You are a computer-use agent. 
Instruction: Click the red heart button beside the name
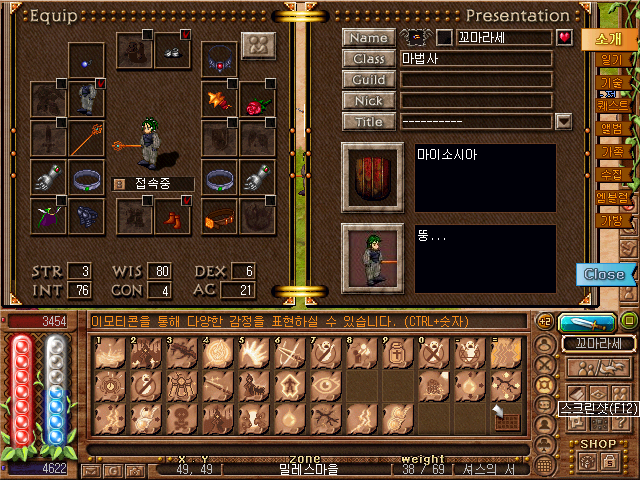(x=564, y=38)
